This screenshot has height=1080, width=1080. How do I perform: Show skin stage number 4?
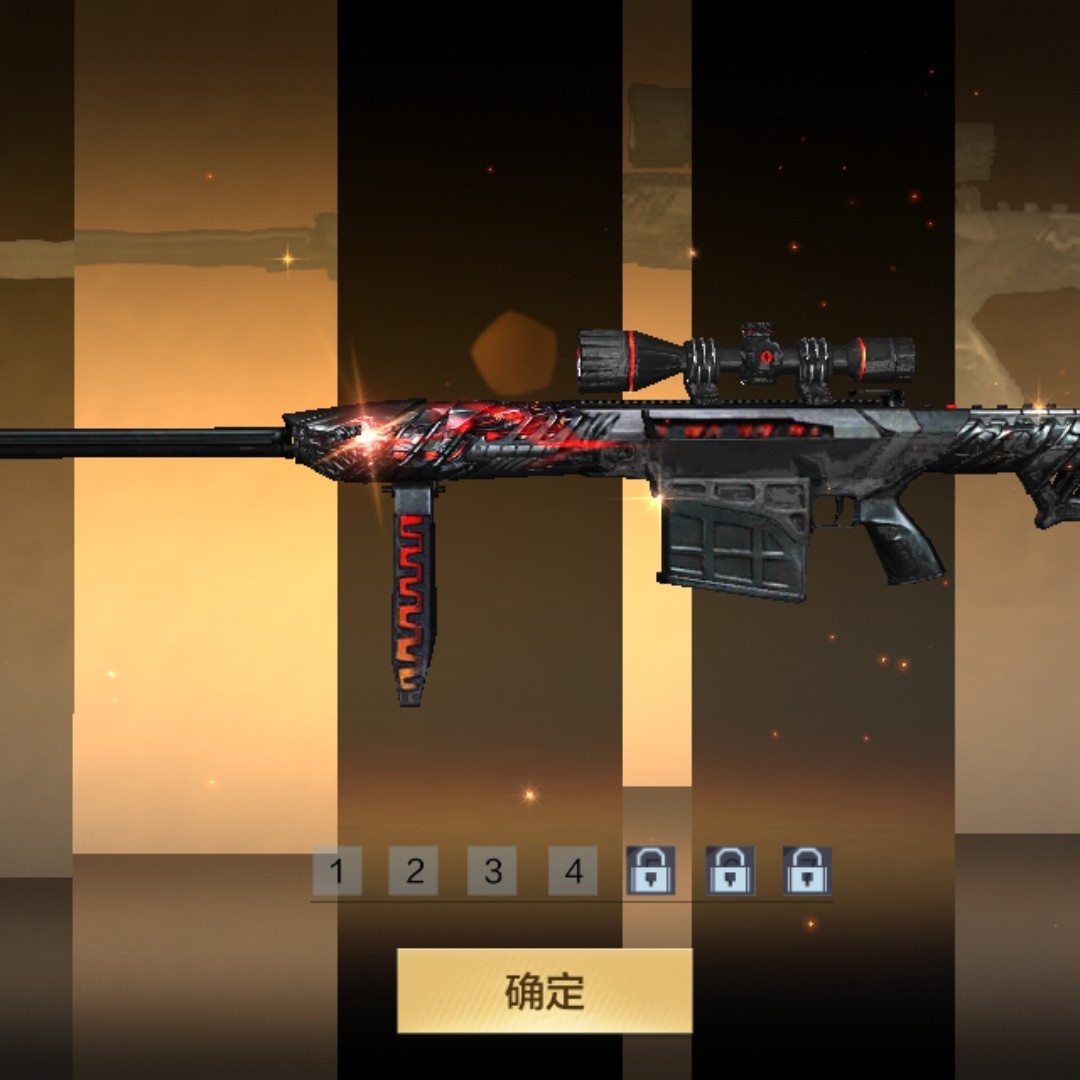point(573,871)
